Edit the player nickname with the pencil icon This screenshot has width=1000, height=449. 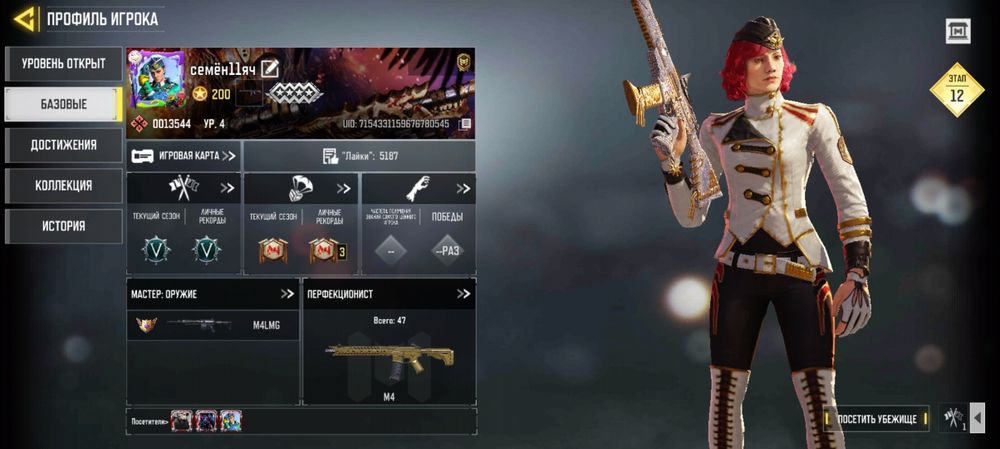coord(270,69)
